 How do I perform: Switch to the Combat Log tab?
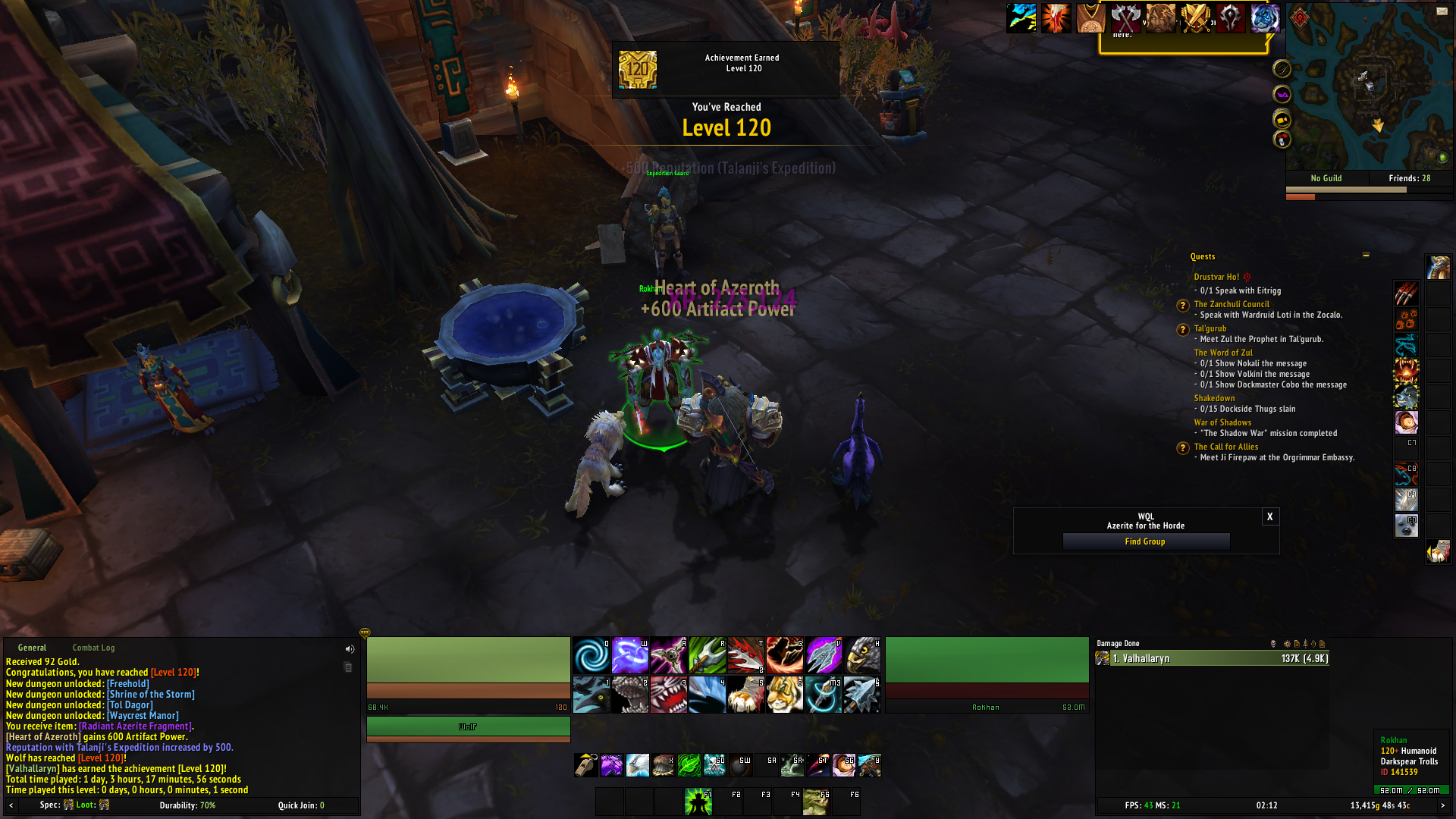click(93, 648)
